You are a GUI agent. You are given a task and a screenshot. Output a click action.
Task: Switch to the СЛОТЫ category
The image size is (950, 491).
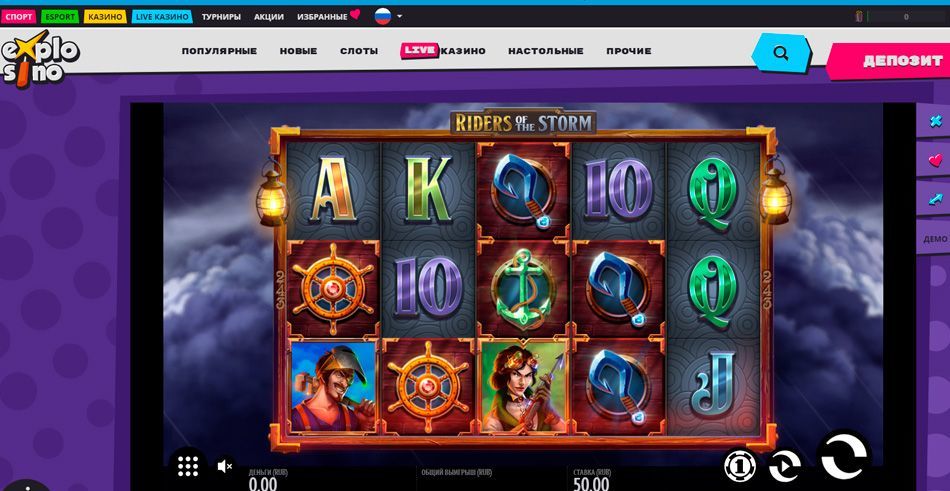point(359,51)
